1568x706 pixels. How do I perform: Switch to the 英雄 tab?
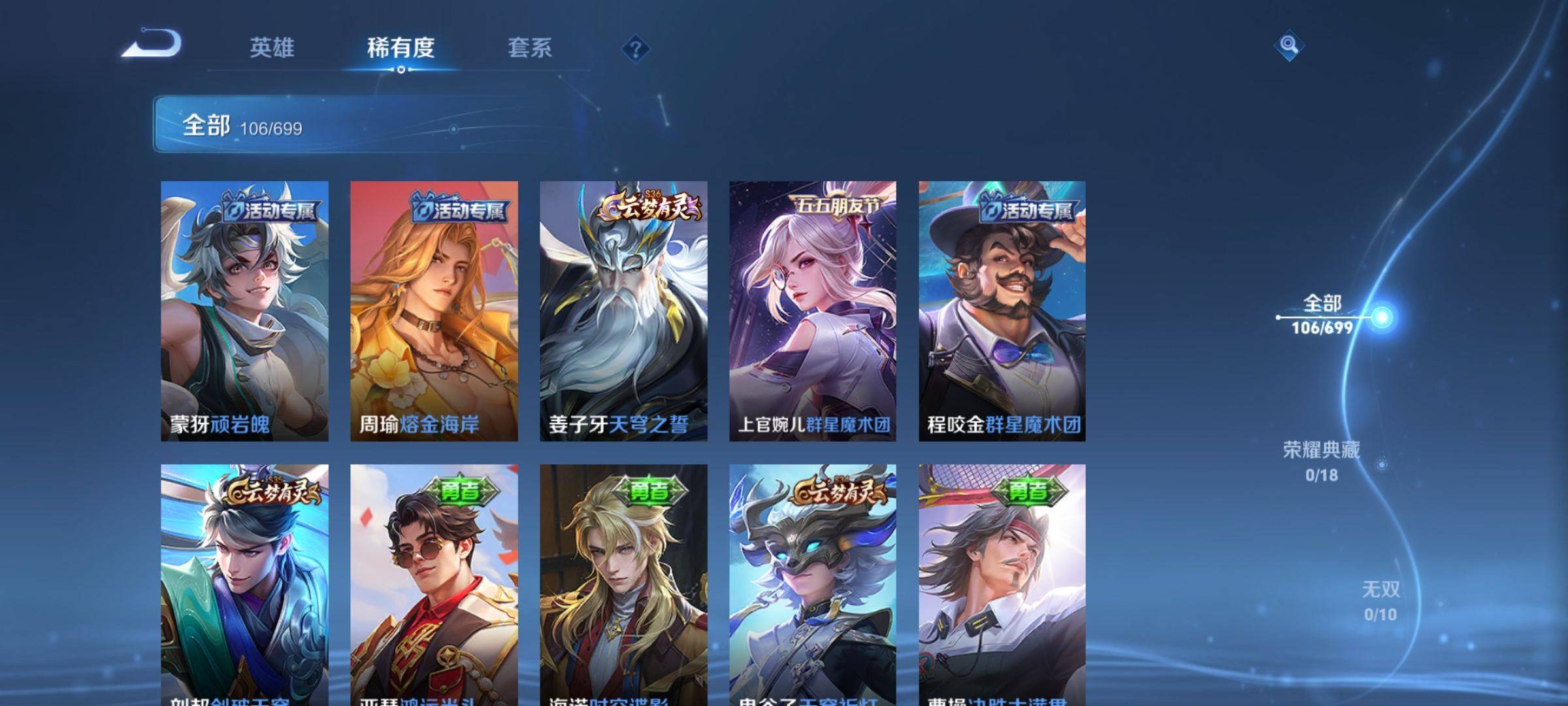272,48
